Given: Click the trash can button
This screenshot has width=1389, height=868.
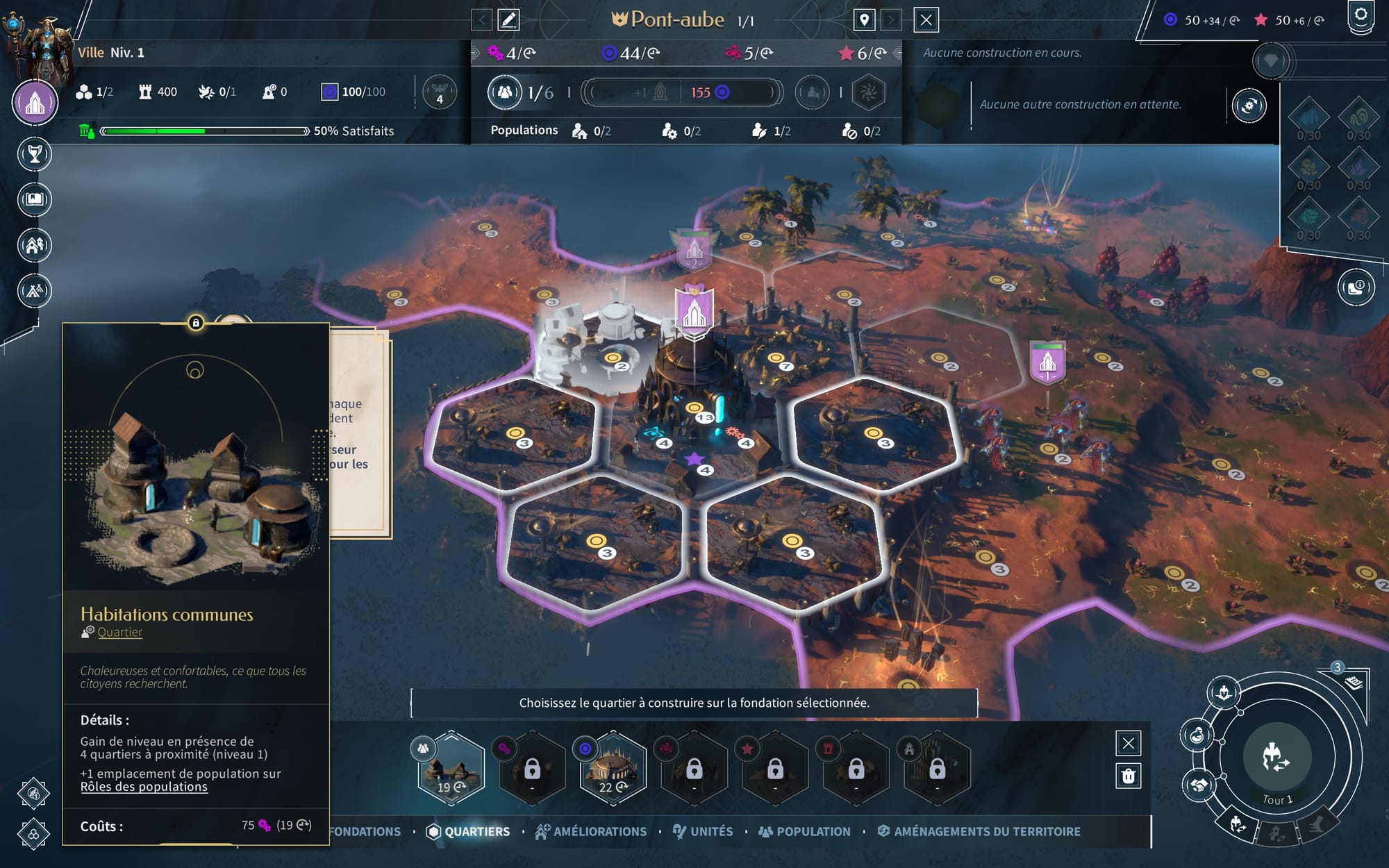Looking at the screenshot, I should pos(1128,776).
